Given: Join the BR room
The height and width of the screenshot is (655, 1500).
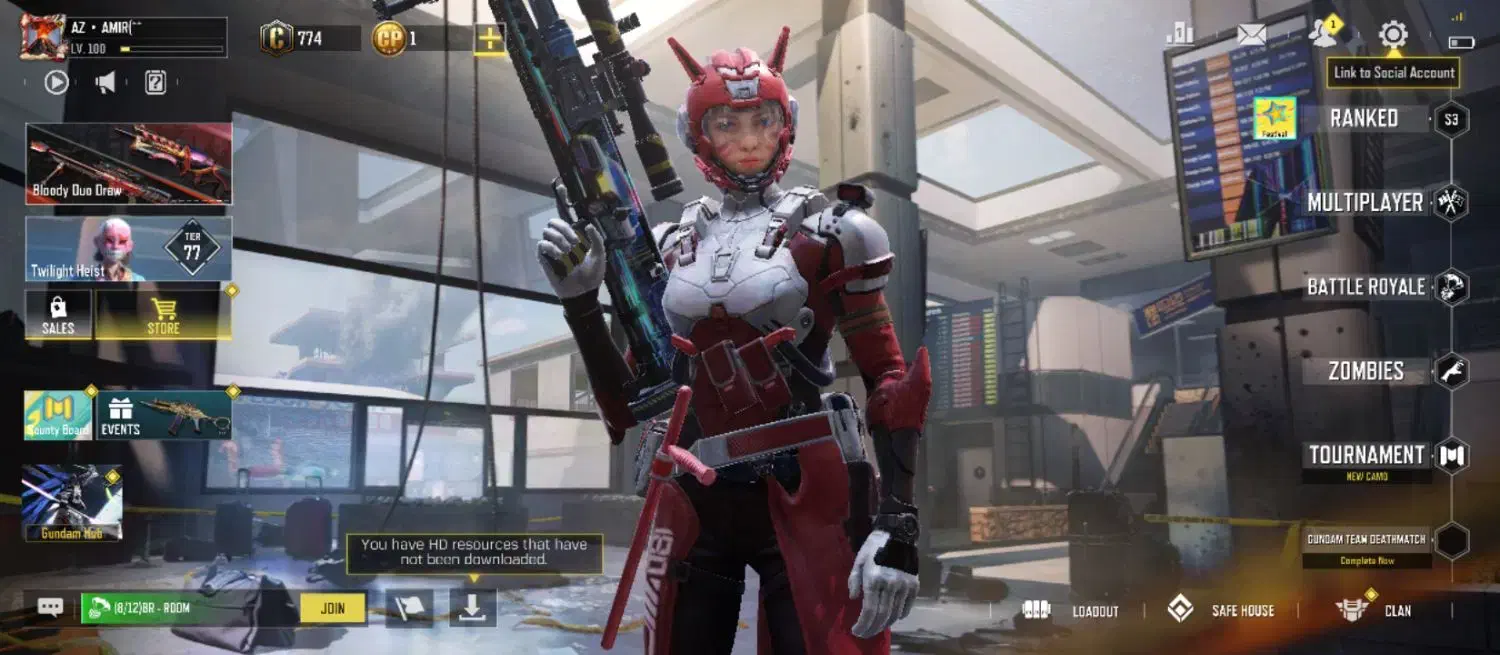Looking at the screenshot, I should 333,608.
